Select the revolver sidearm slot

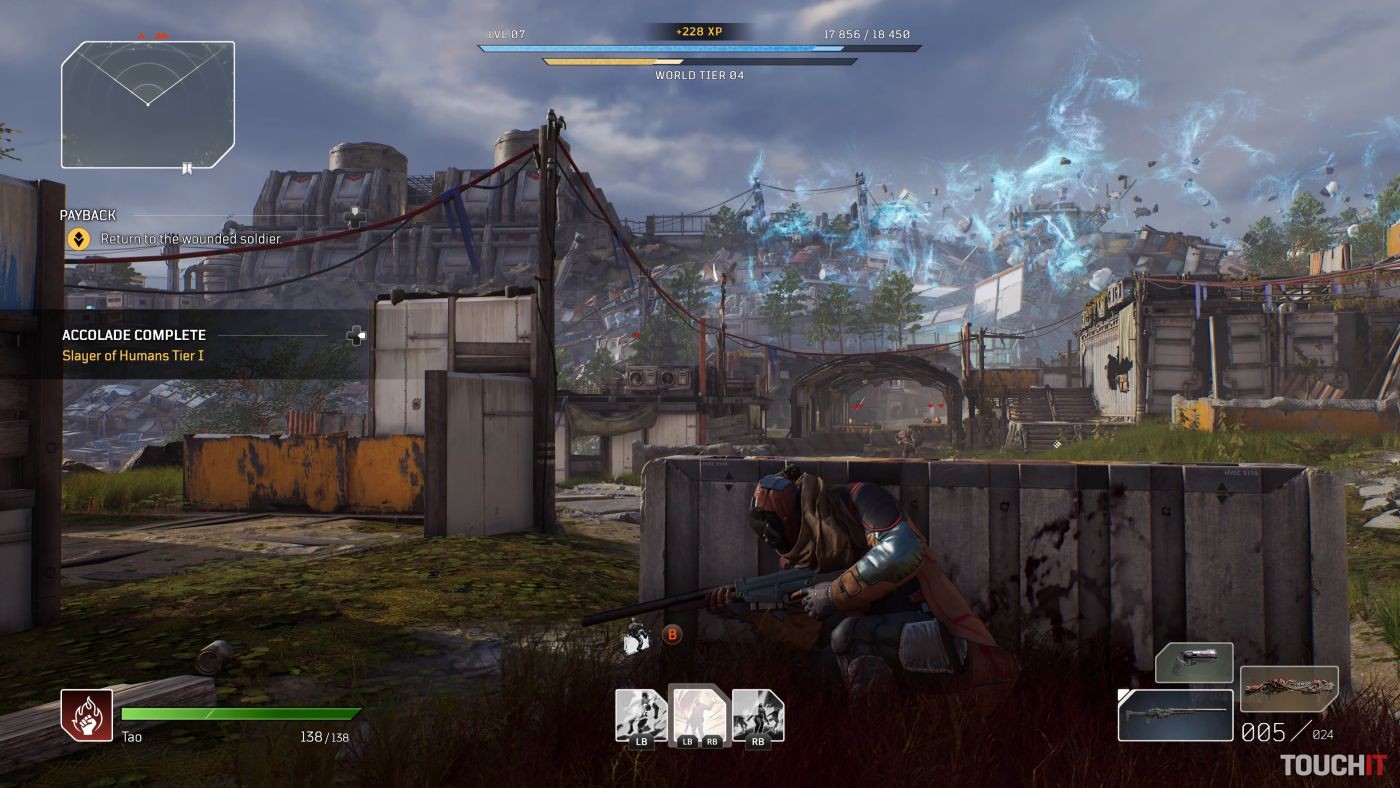pyautogui.click(x=1194, y=663)
